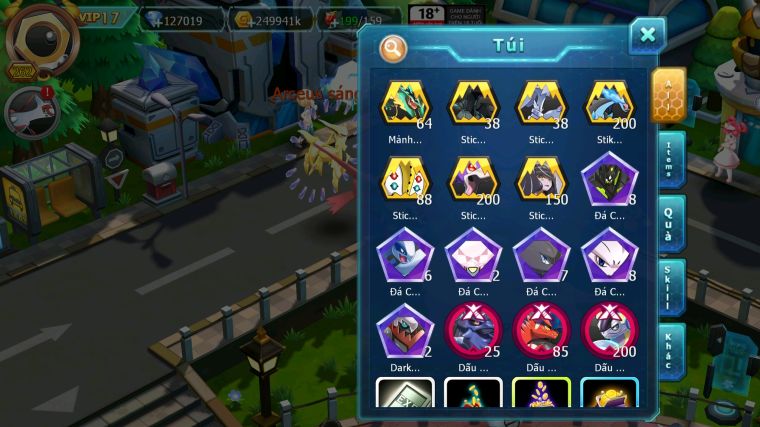Select the sticker item with count 150
The height and width of the screenshot is (427, 760).
point(540,180)
